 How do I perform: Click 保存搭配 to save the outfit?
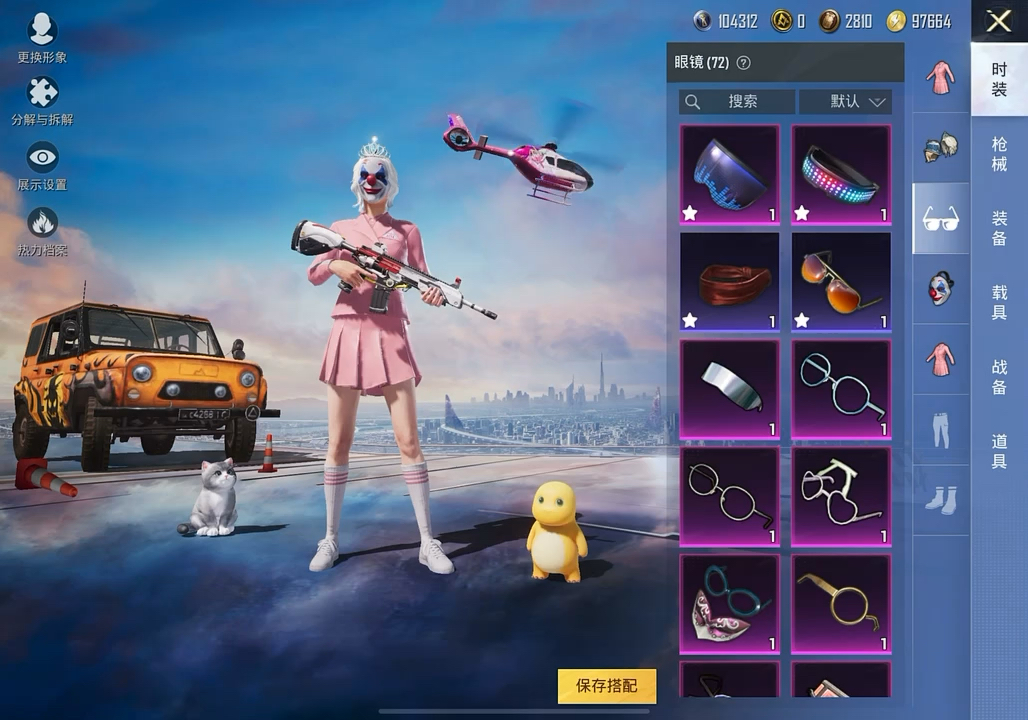[x=607, y=686]
